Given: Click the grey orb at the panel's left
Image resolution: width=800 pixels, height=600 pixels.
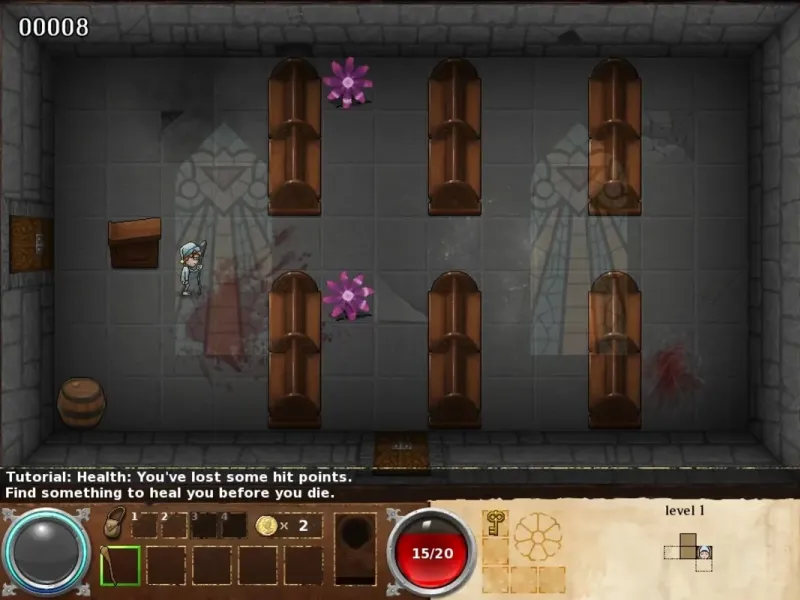Looking at the screenshot, I should click(47, 553).
